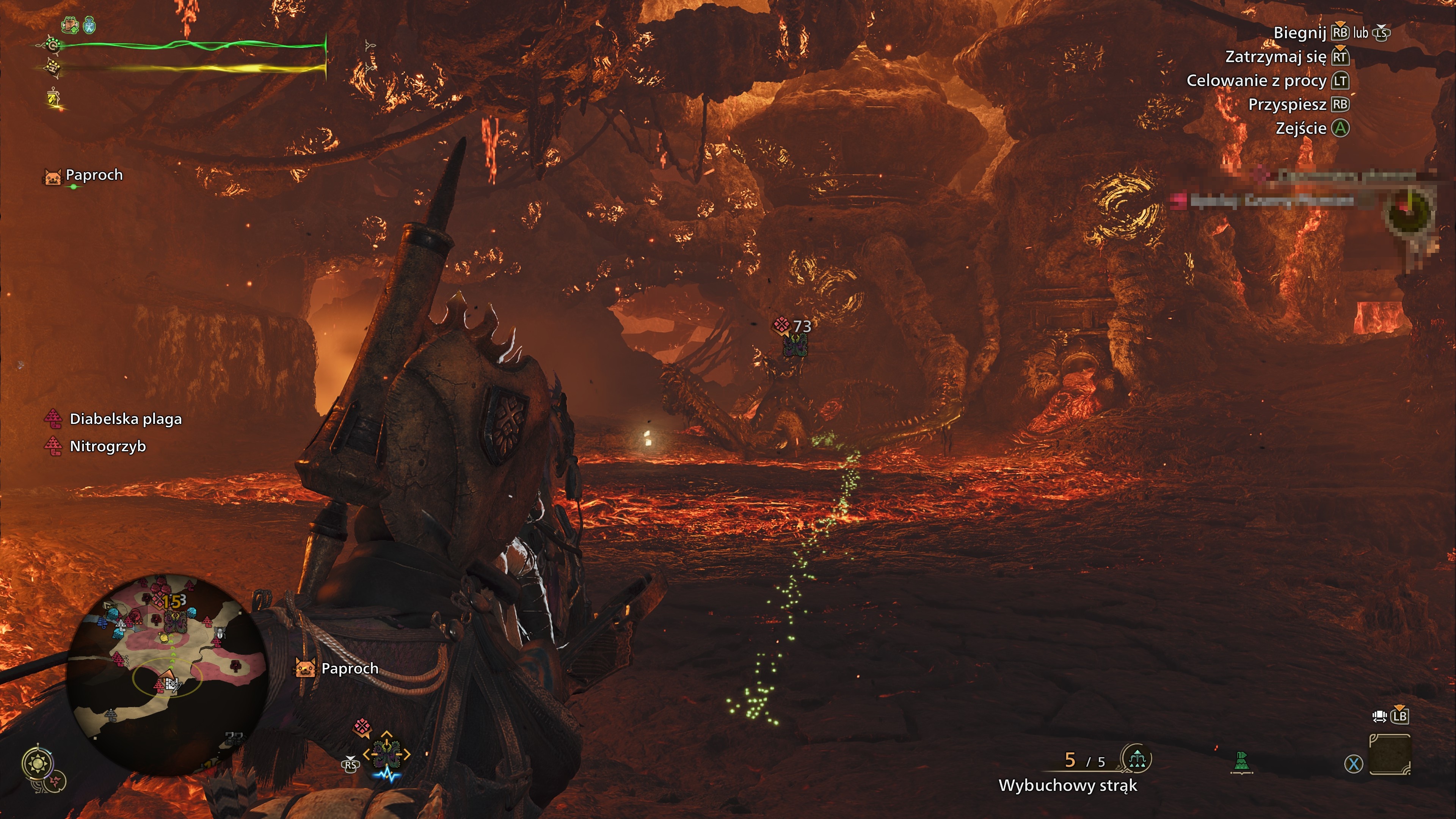Select the empty item bar slot
Screen dimensions: 1456x819
pos(1390,755)
